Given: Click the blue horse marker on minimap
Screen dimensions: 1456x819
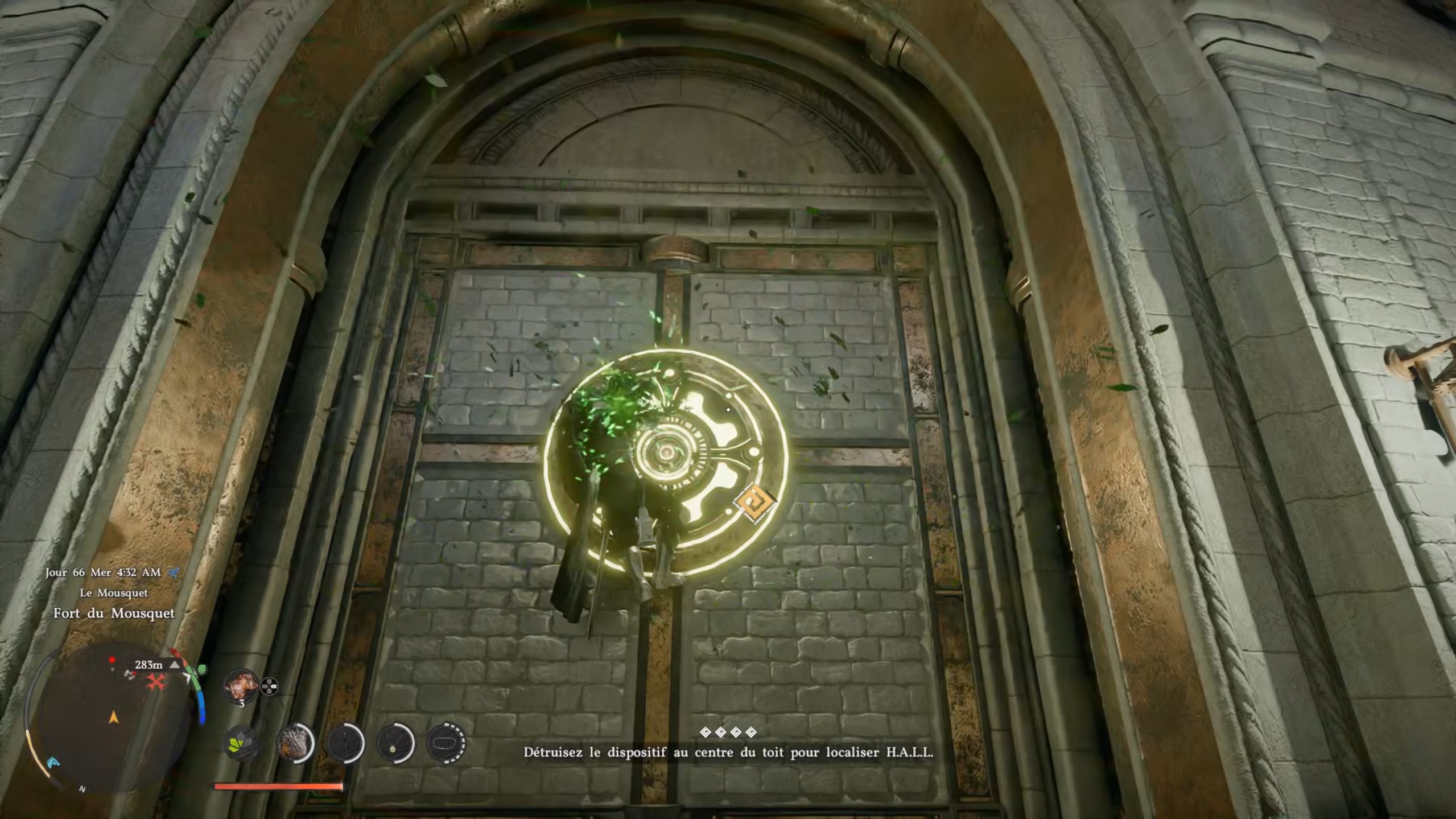Looking at the screenshot, I should click(52, 763).
